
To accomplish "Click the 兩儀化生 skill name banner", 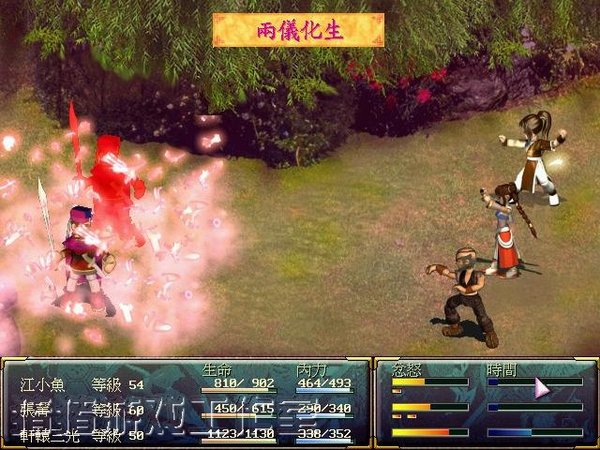I will [298, 29].
